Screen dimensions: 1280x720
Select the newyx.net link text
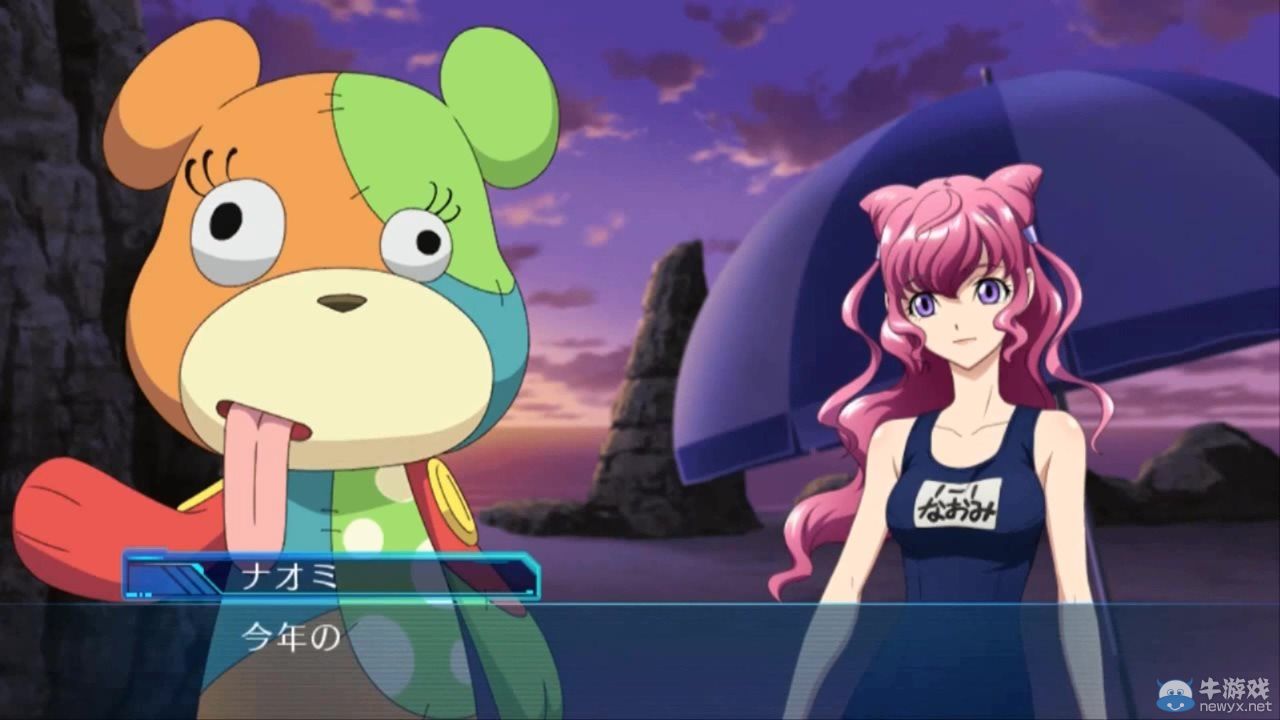point(1235,706)
